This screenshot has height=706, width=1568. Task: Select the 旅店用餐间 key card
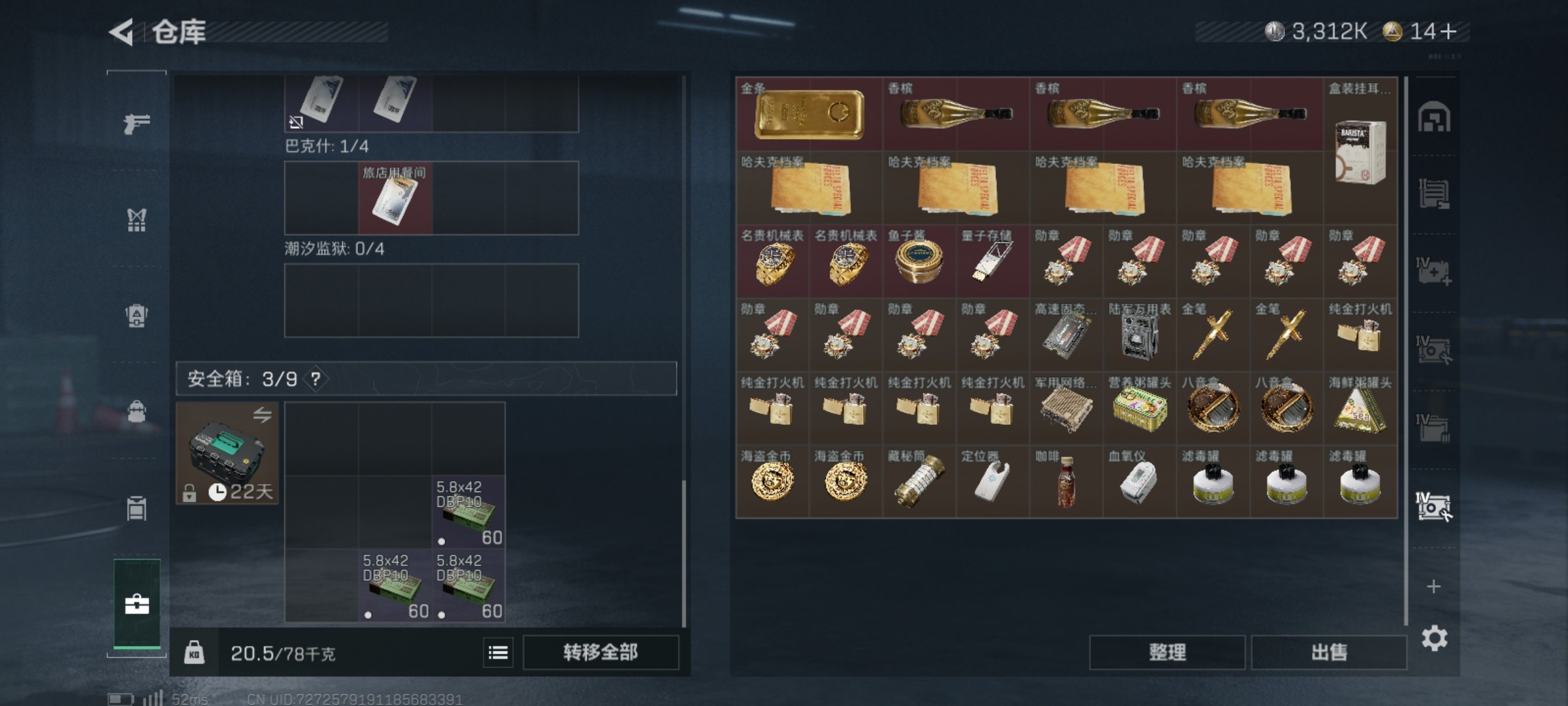pyautogui.click(x=395, y=198)
